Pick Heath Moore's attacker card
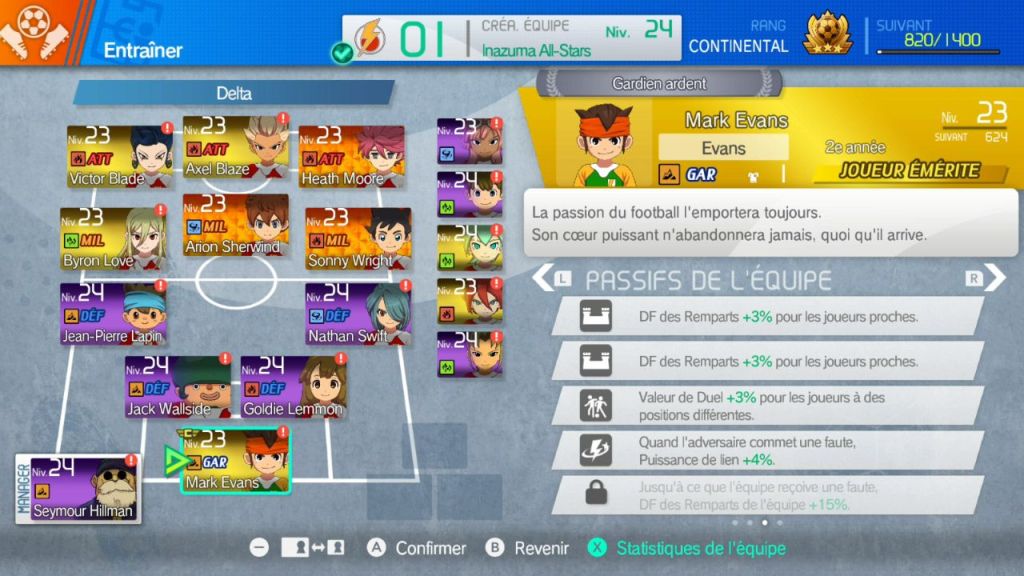Viewport: 1024px width, 576px height. tap(352, 157)
